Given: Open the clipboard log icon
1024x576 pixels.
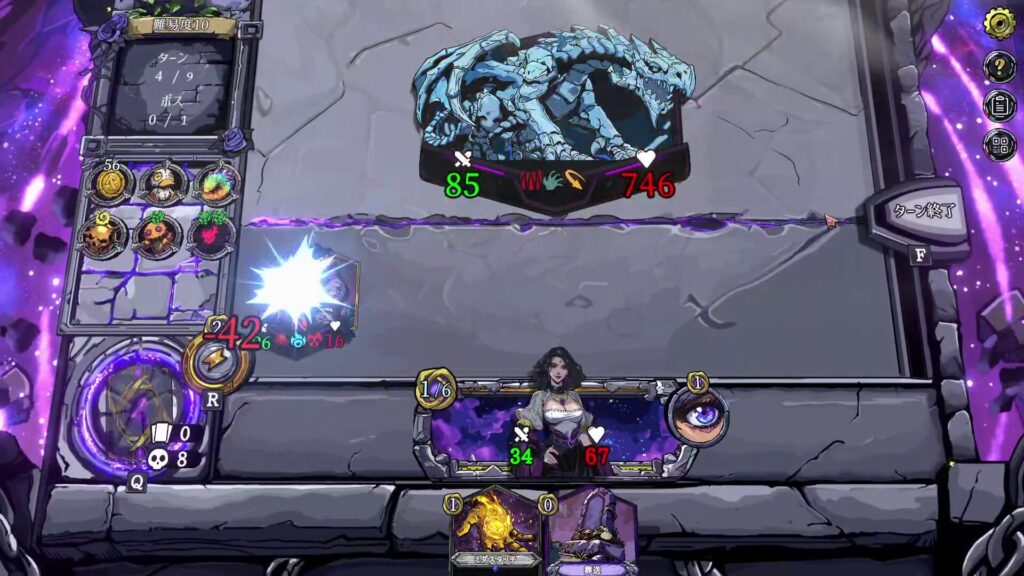Looking at the screenshot, I should point(999,105).
